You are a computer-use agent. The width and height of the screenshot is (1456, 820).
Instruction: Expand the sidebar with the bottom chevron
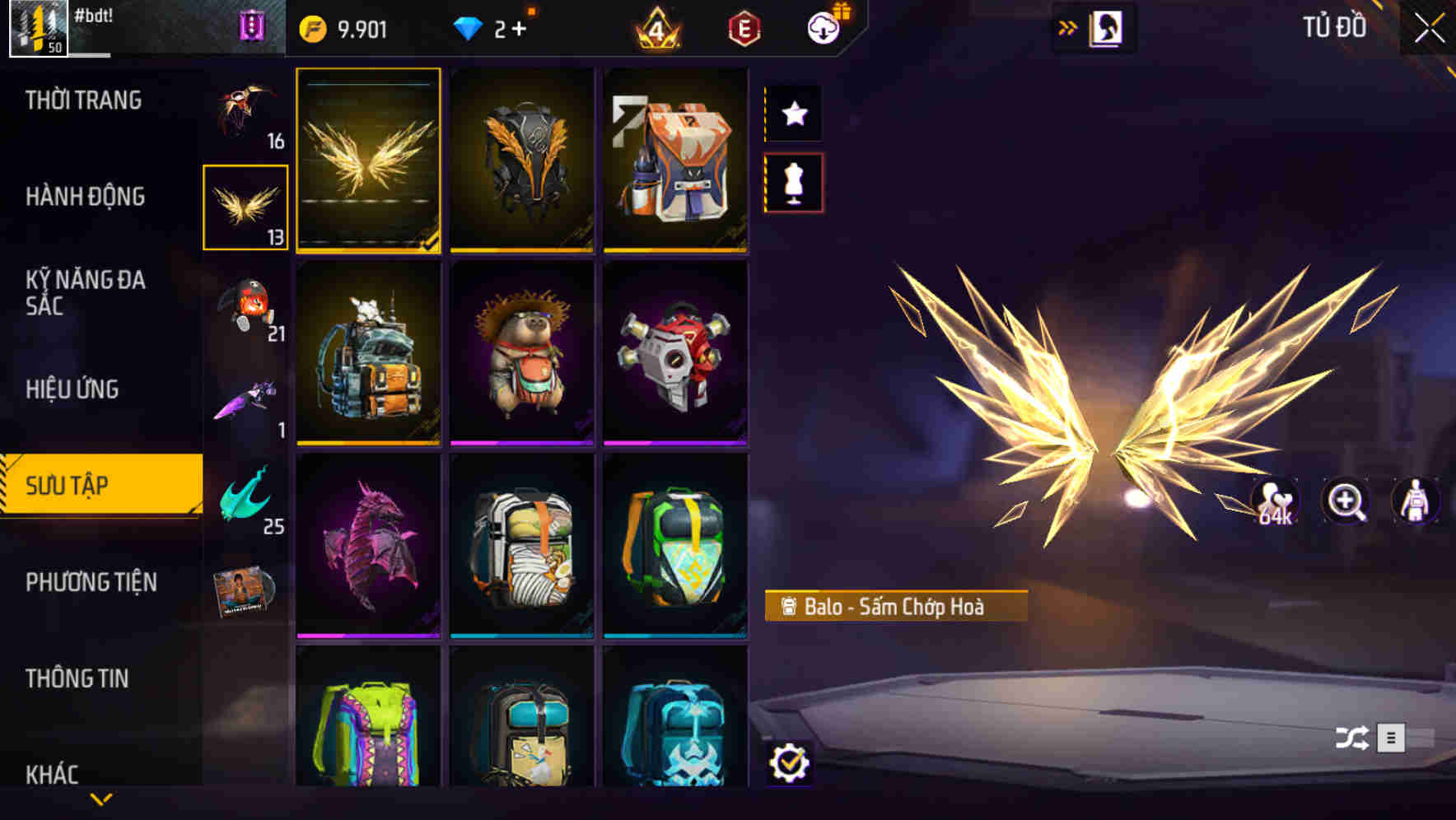pyautogui.click(x=101, y=797)
